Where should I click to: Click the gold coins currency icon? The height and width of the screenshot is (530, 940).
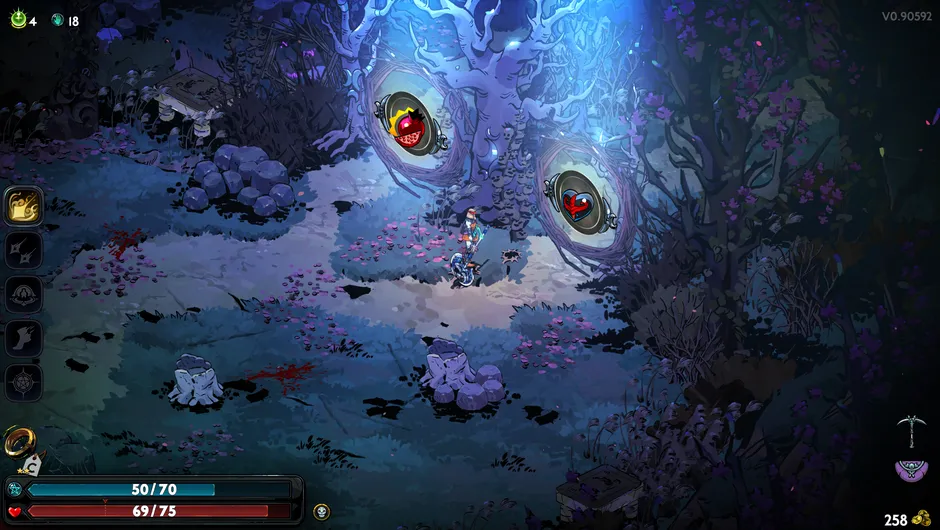pyautogui.click(x=924, y=520)
